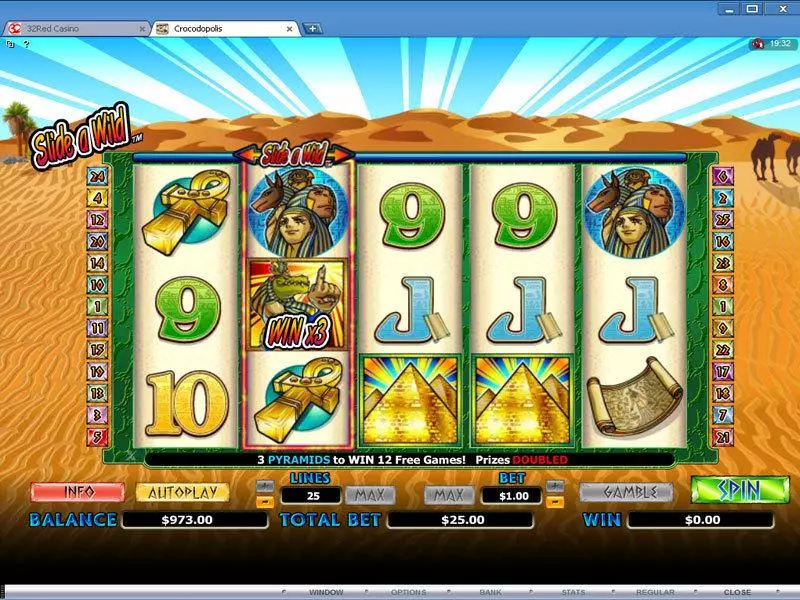Close the Crocodopolis tab

coord(292,29)
